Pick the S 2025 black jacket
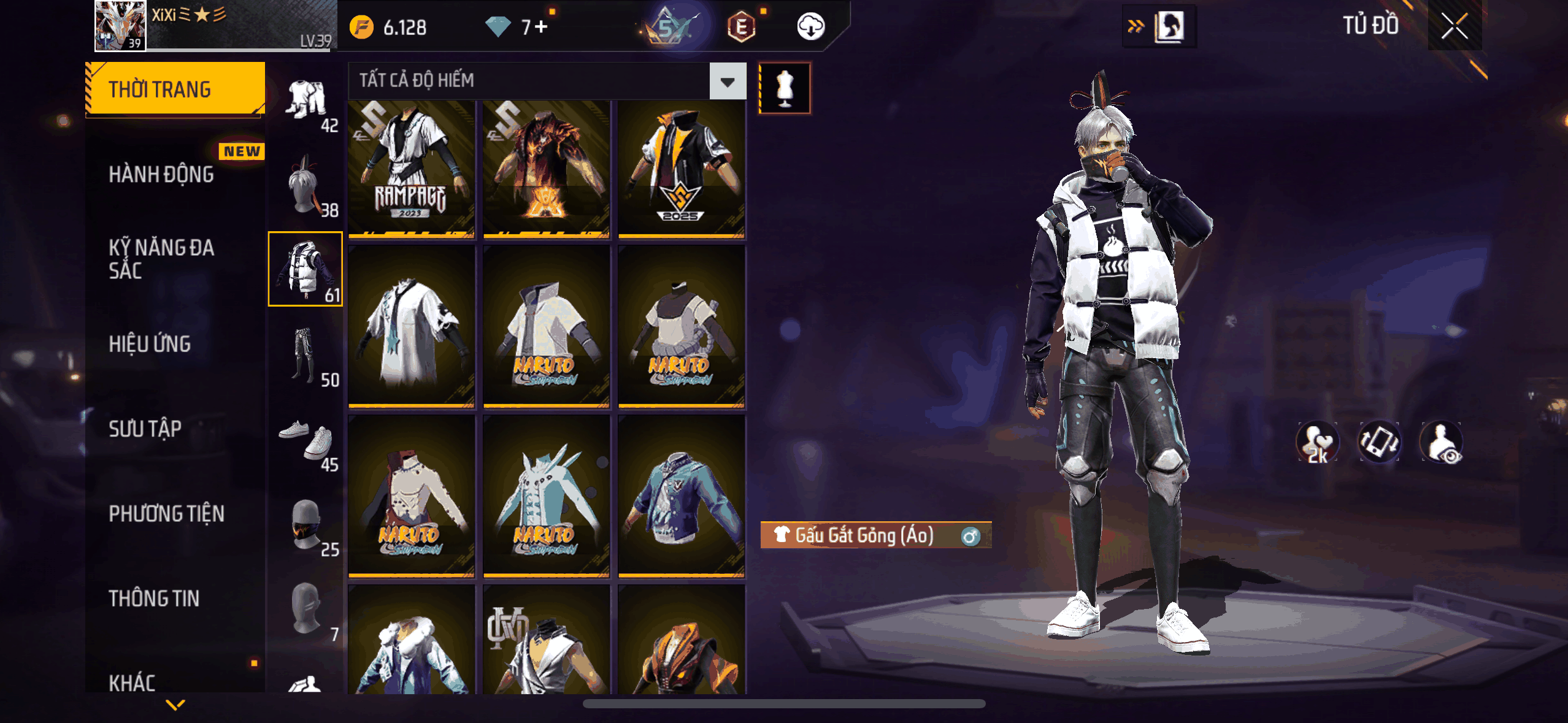Viewport: 1568px width, 723px height. pyautogui.click(x=681, y=169)
